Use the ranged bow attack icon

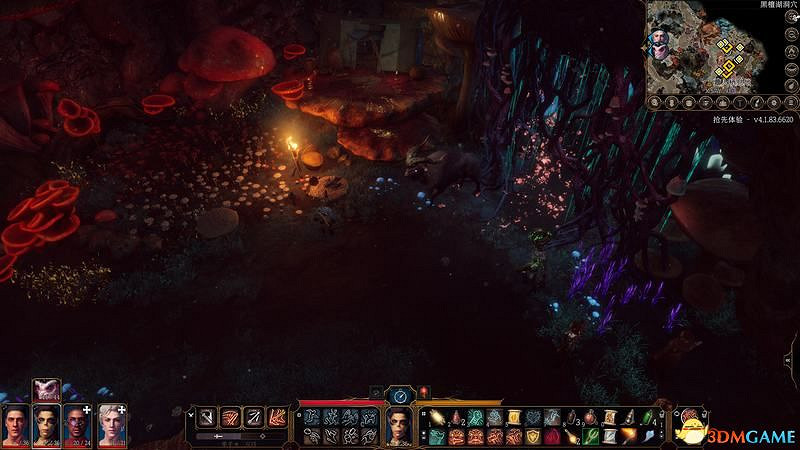tap(253, 417)
